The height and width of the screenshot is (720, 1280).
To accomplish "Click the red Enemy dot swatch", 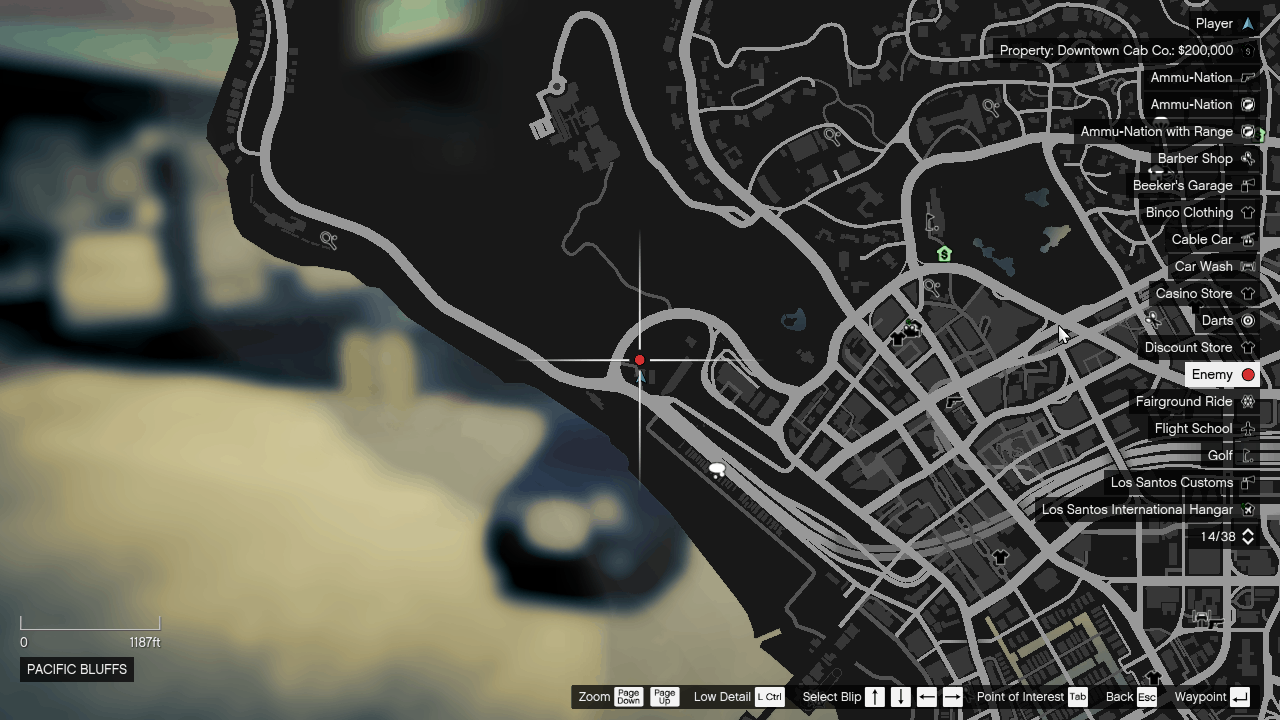I will [x=1248, y=374].
